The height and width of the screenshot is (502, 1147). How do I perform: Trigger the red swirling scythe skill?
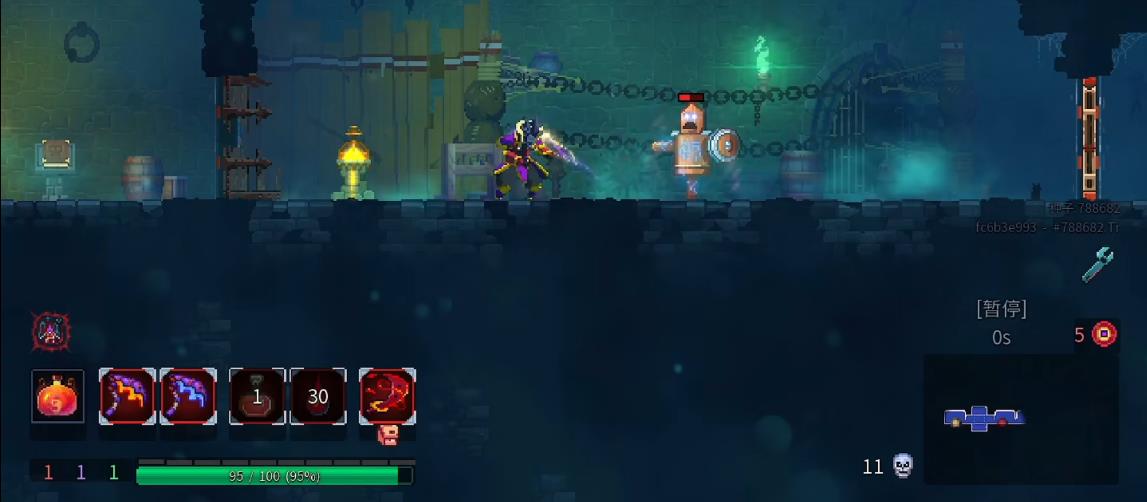pyautogui.click(x=387, y=396)
